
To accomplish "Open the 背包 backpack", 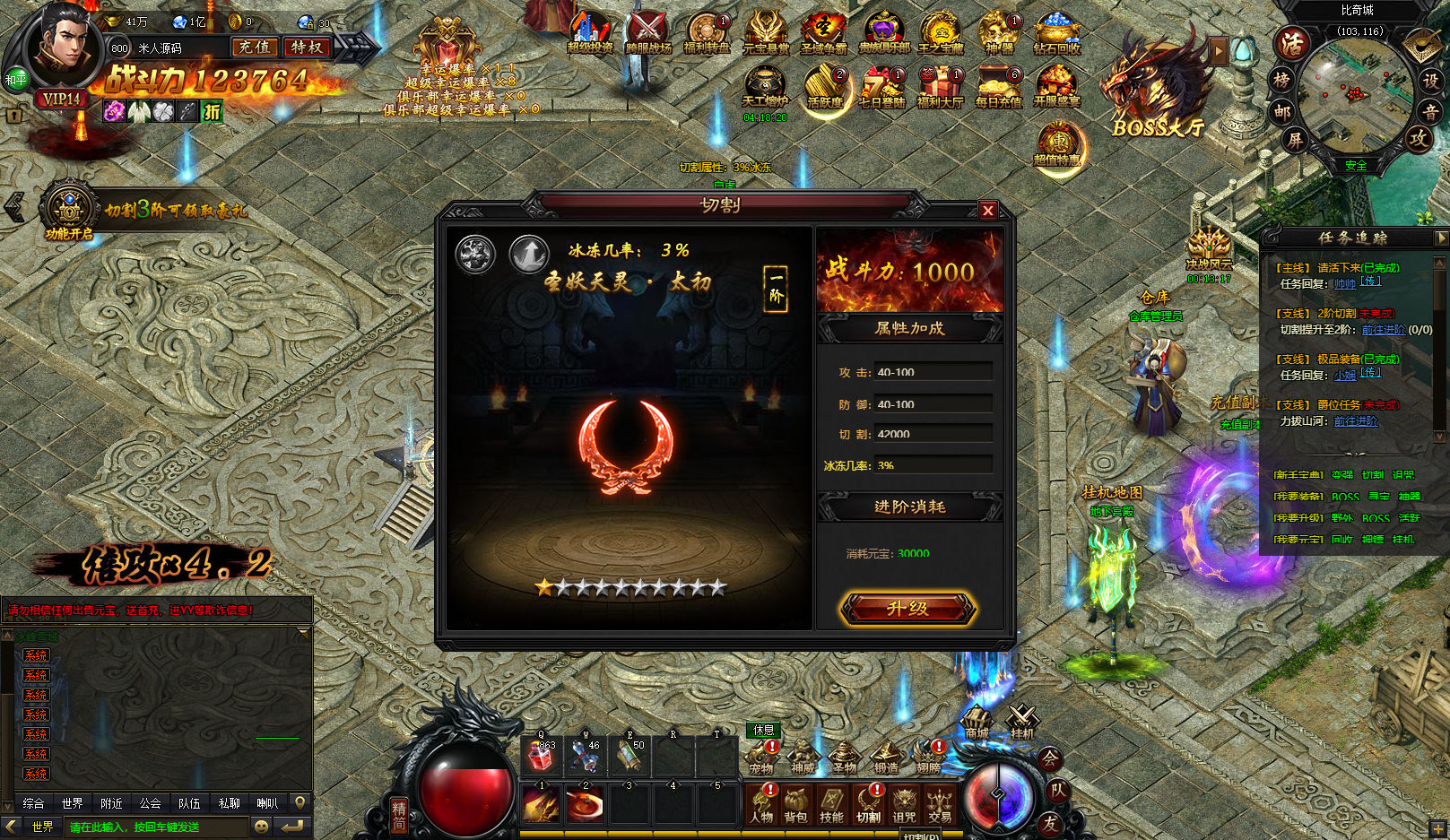I will 795,803.
